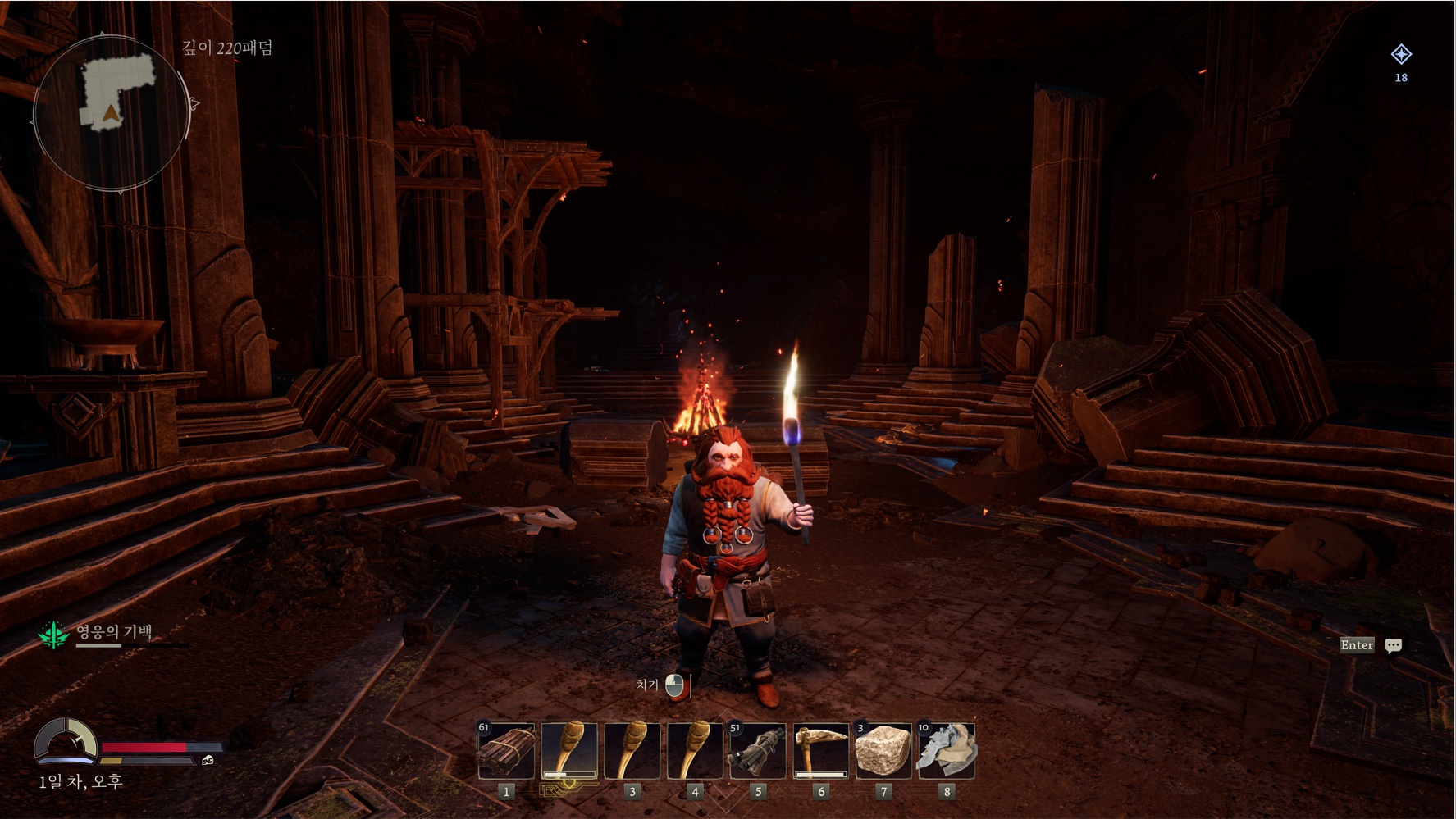This screenshot has width=1456, height=819.
Task: Select the cloth scraps hotbar slot
Action: 947,750
